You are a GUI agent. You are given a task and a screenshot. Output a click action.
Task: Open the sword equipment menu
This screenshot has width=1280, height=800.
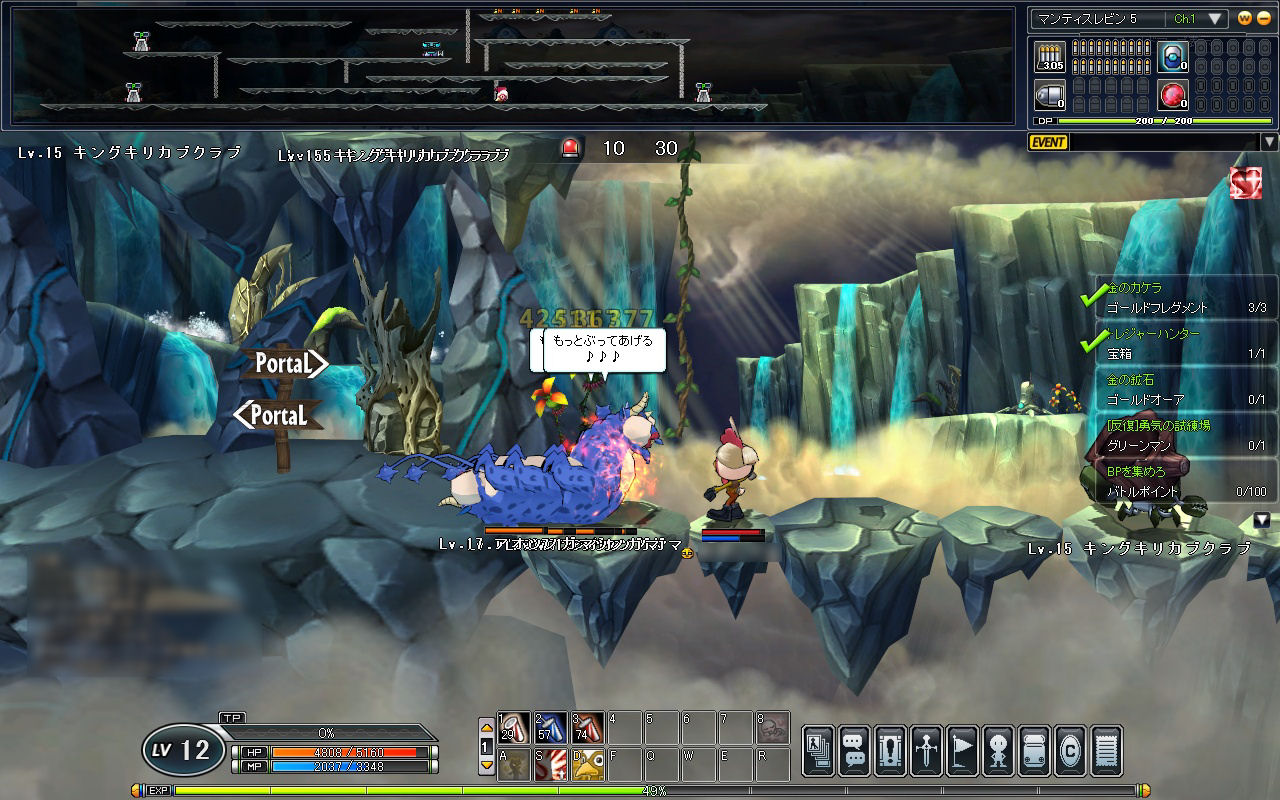click(x=926, y=750)
